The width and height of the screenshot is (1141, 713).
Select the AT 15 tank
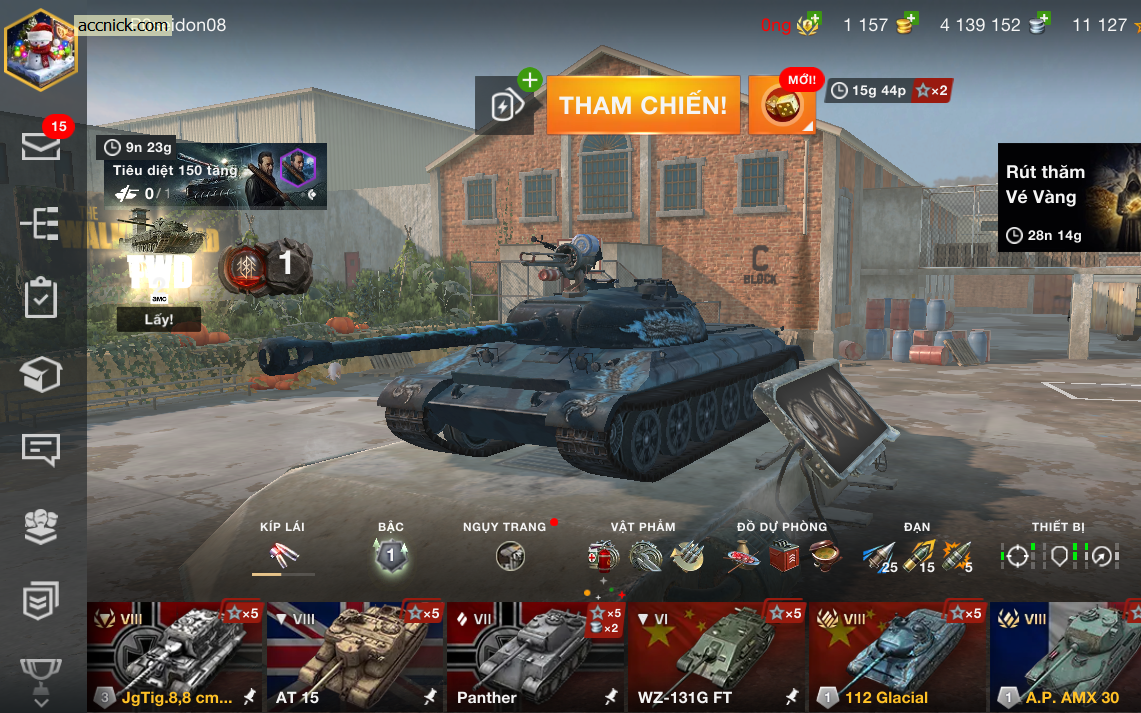coord(355,656)
